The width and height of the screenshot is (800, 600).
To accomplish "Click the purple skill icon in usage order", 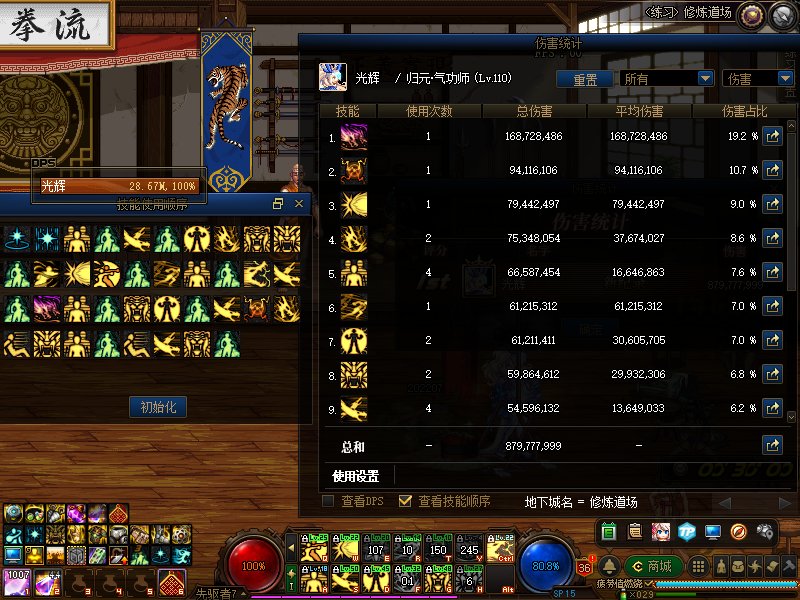I will 47,307.
